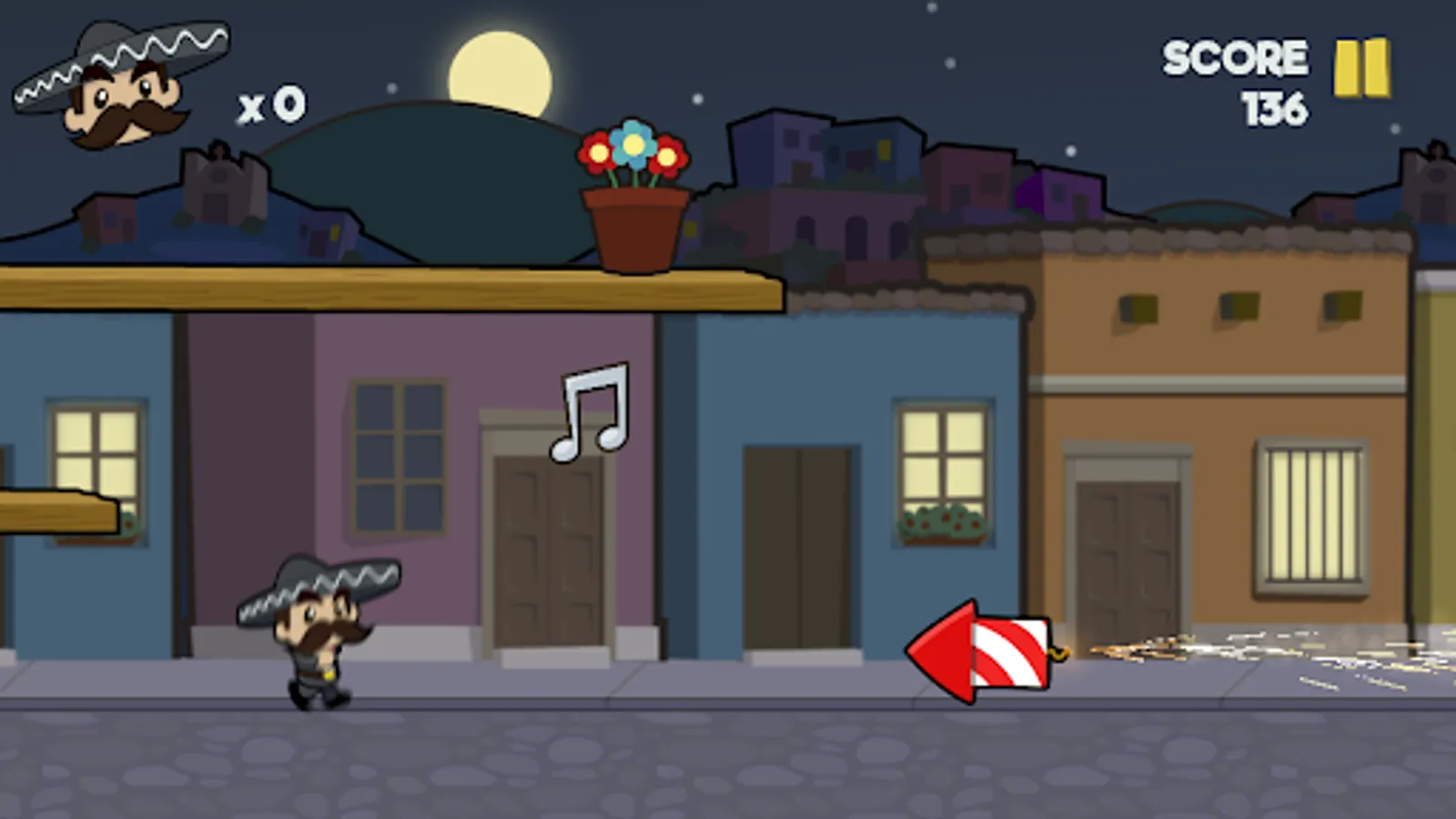Click the white music note pickup
The image size is (1456, 819).
coord(590,409)
